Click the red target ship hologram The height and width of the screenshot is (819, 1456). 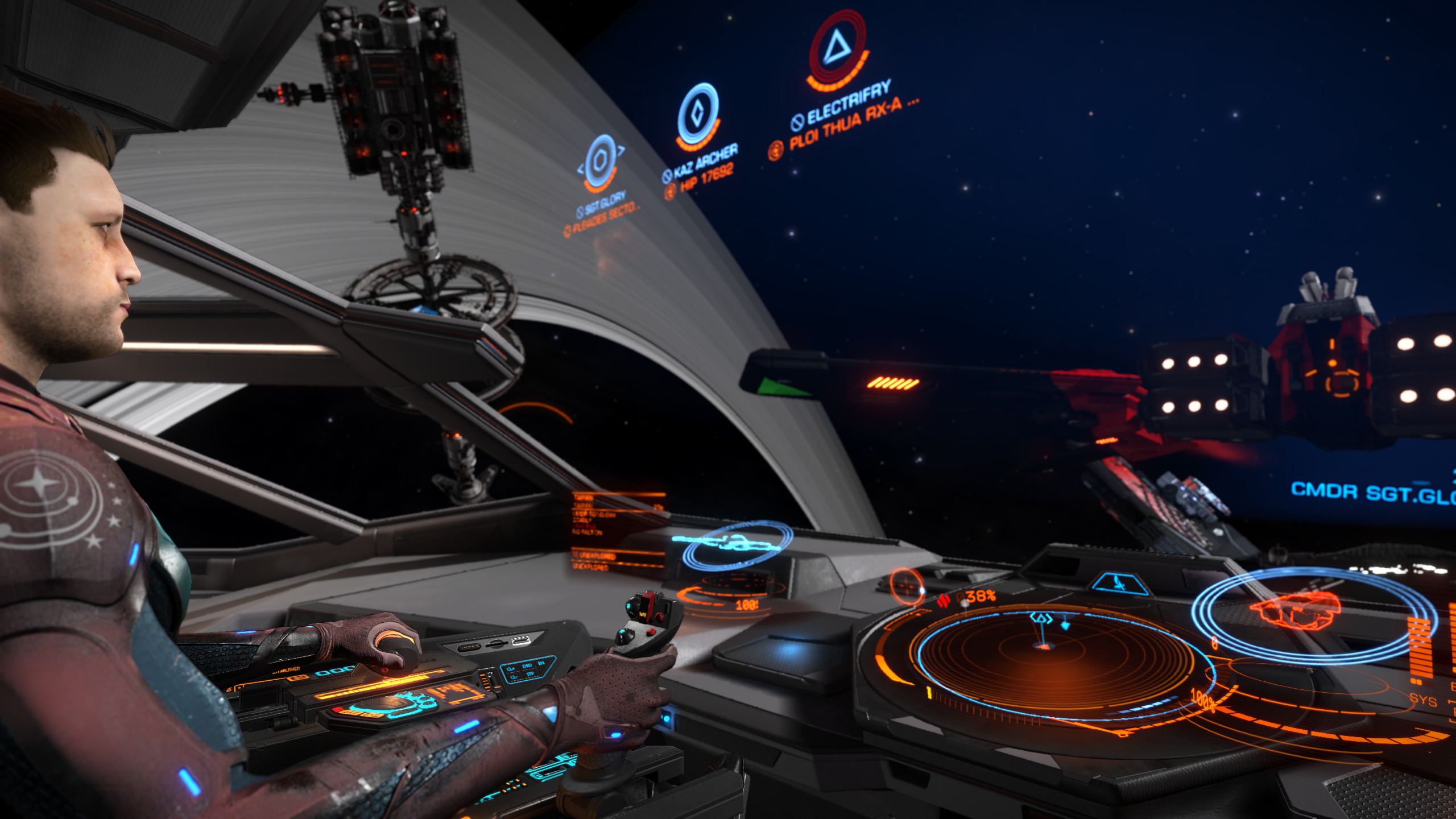pyautogui.click(x=1298, y=610)
